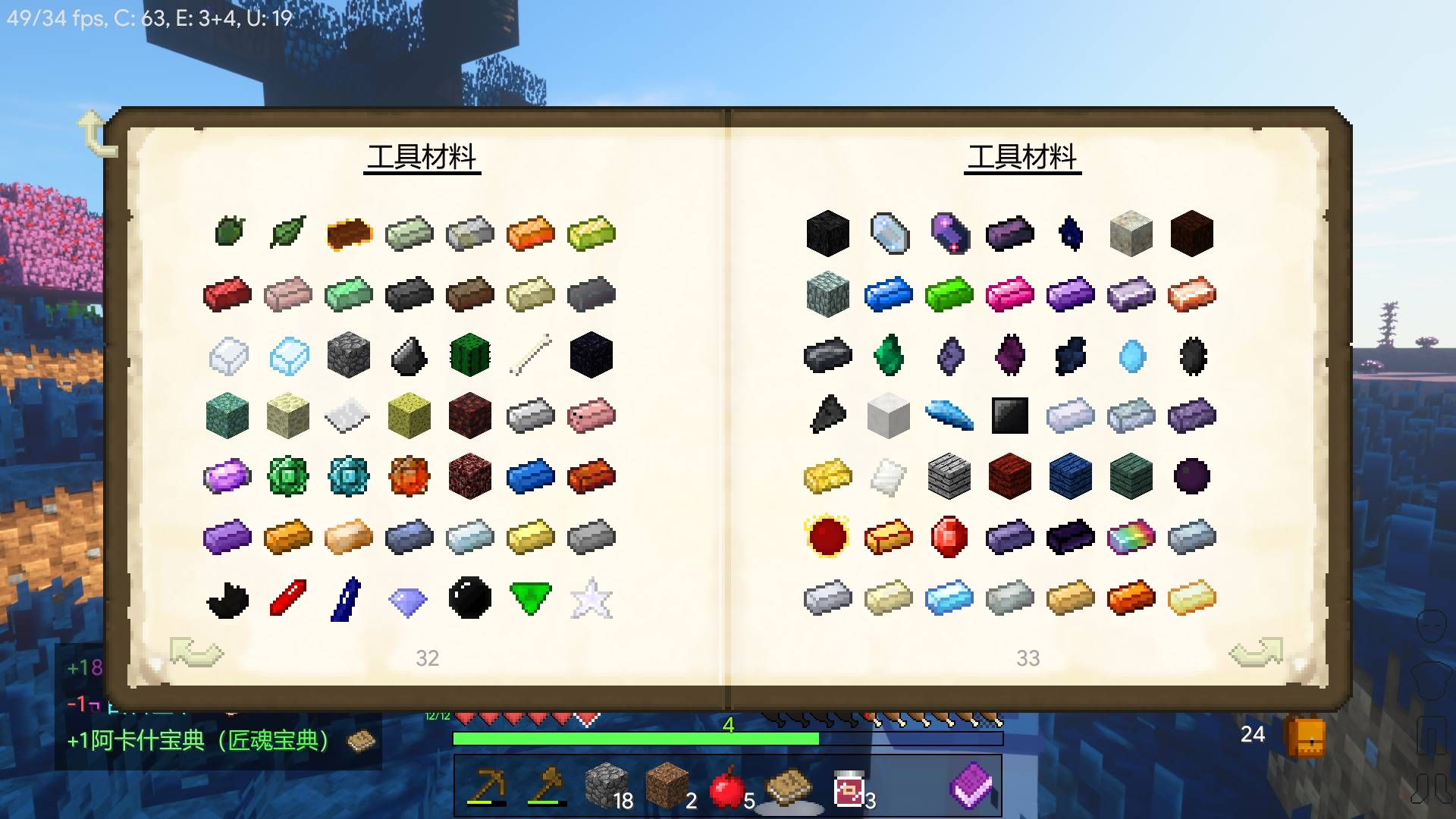Click the rainbow ingot on the right page

point(1131,537)
